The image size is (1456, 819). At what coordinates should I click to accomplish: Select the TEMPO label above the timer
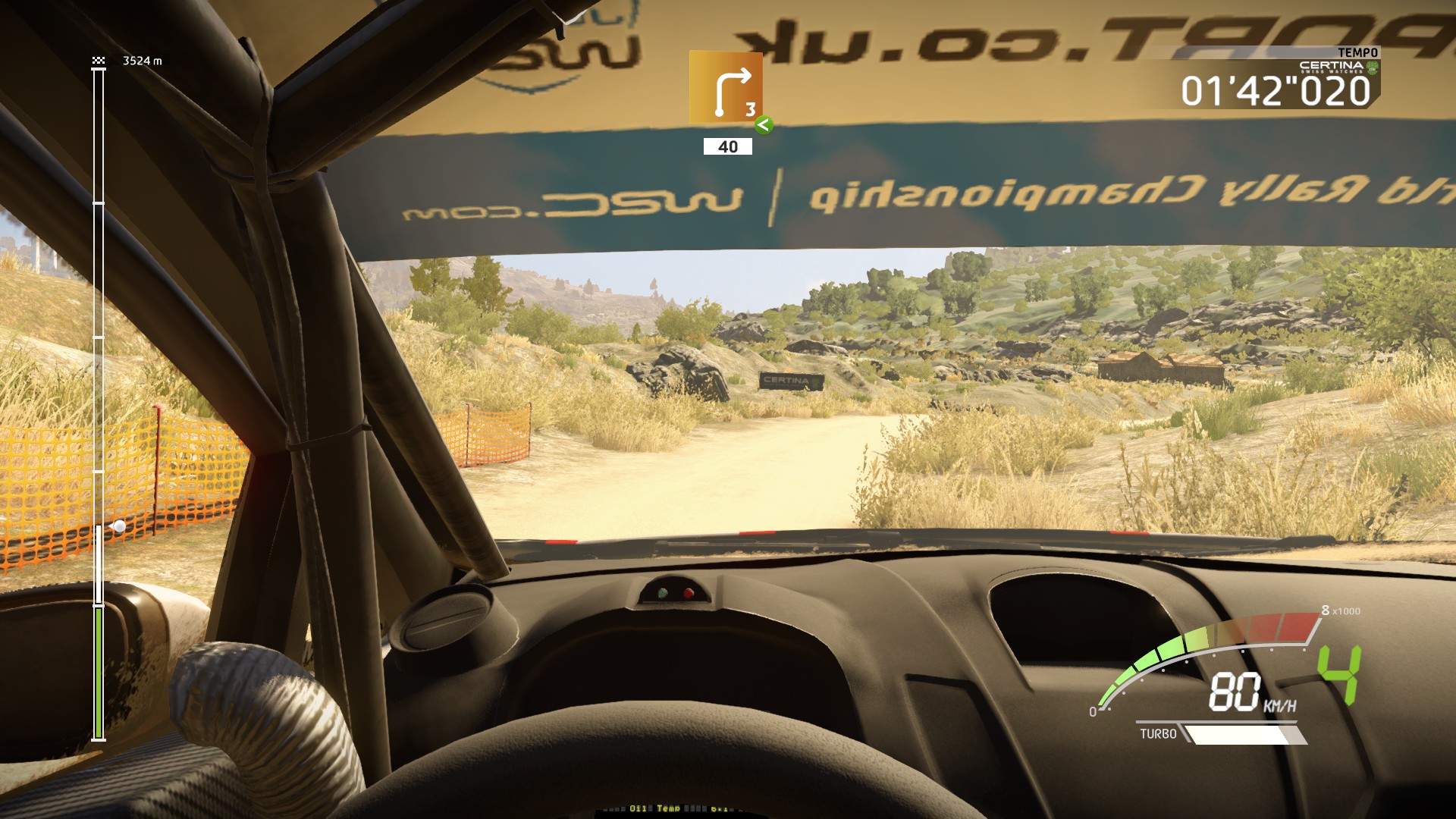(1358, 53)
